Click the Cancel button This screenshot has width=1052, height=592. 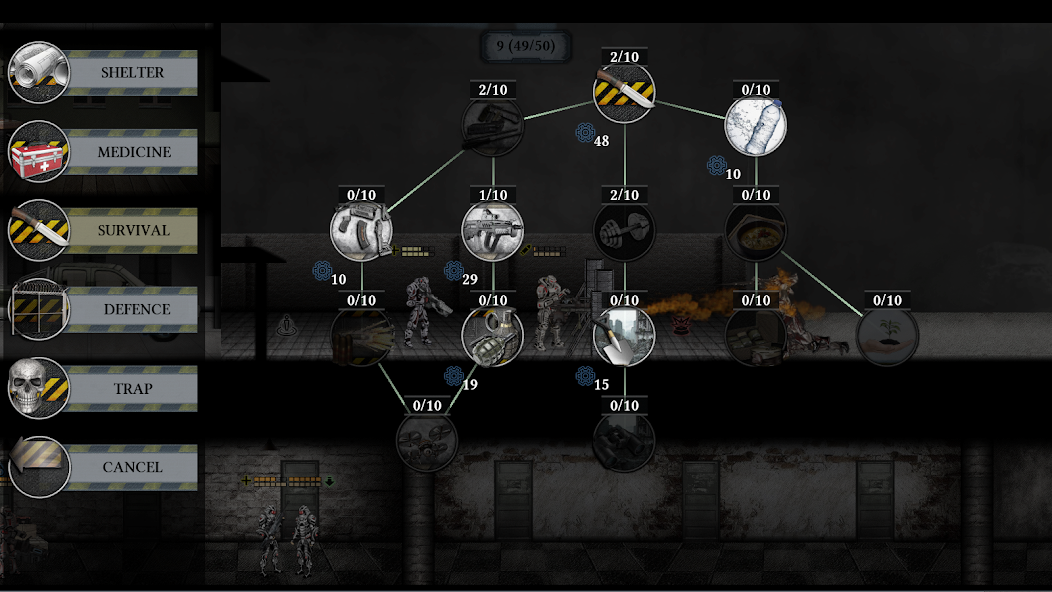(x=132, y=467)
